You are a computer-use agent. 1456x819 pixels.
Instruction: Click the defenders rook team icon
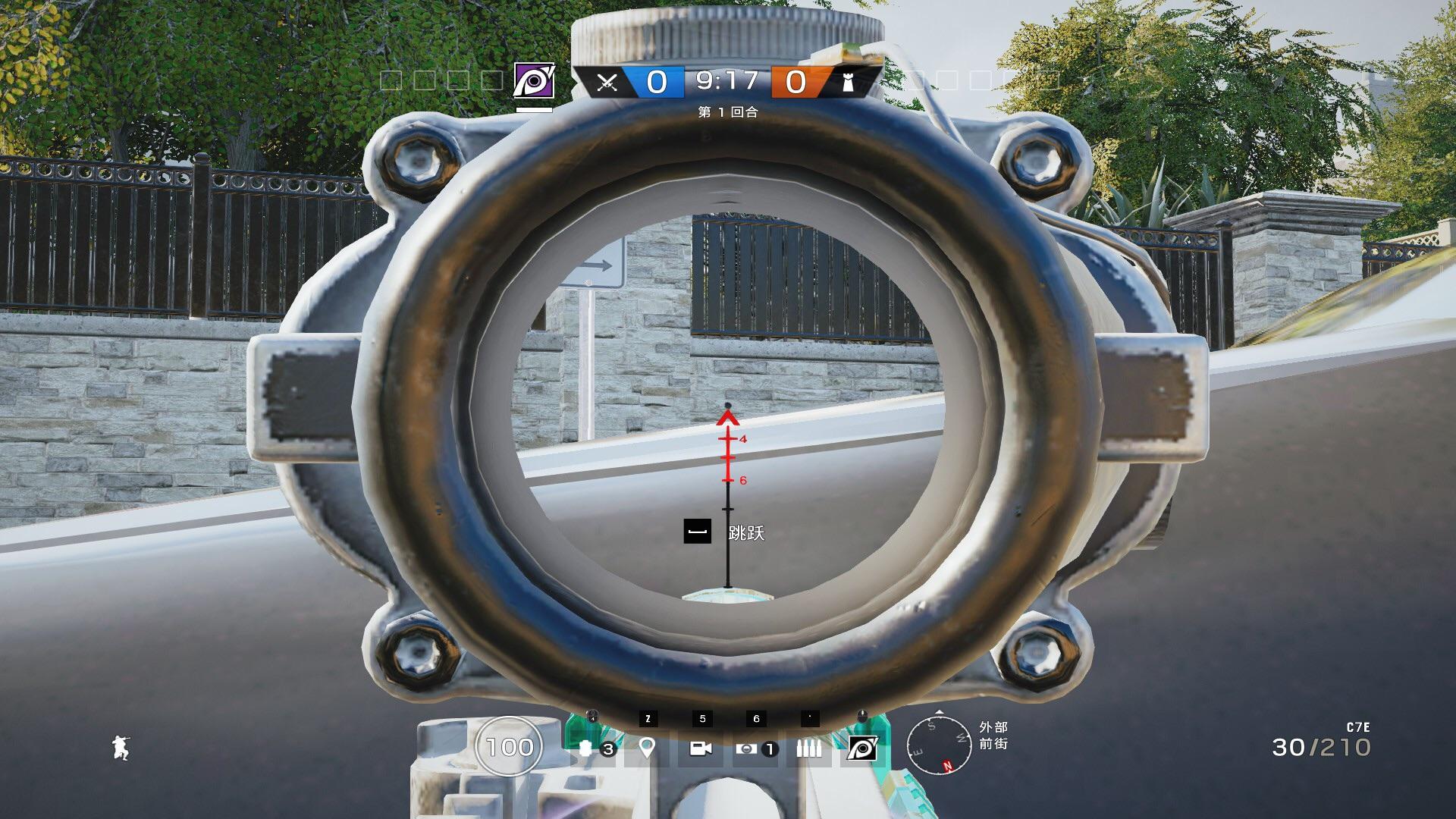(x=849, y=82)
